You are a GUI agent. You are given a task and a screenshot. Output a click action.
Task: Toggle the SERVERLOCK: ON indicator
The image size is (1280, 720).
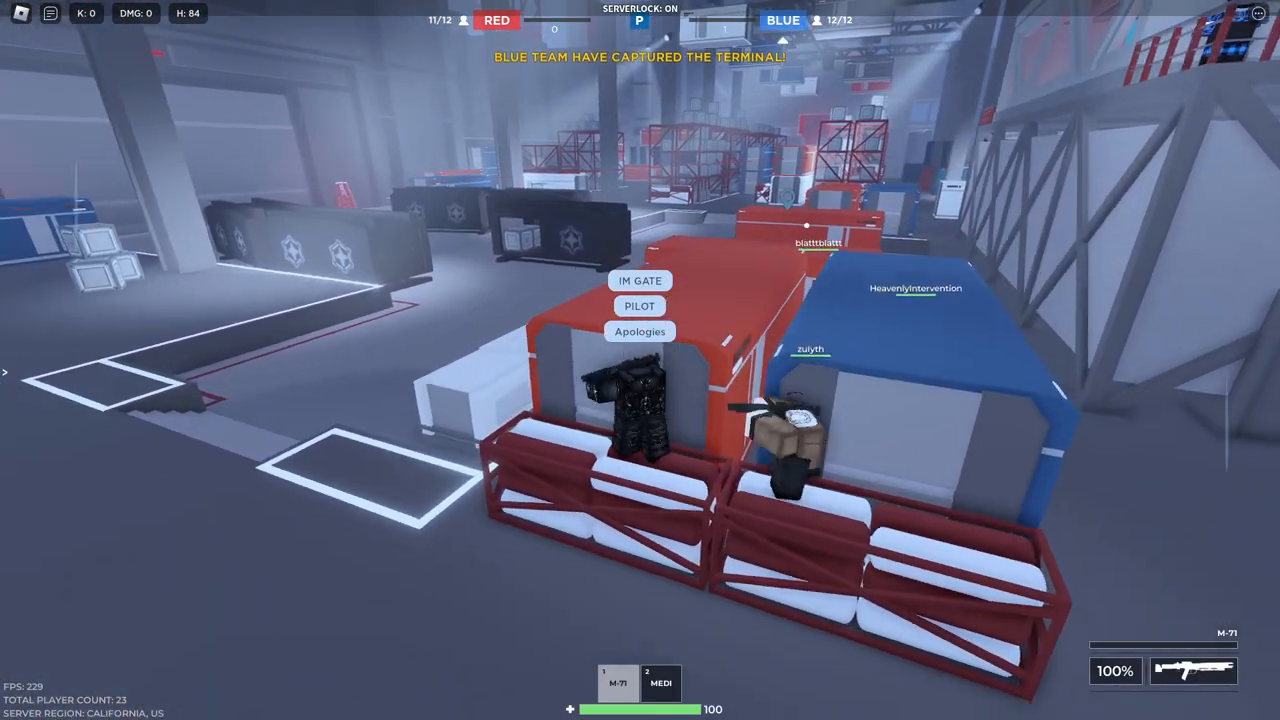639,7
